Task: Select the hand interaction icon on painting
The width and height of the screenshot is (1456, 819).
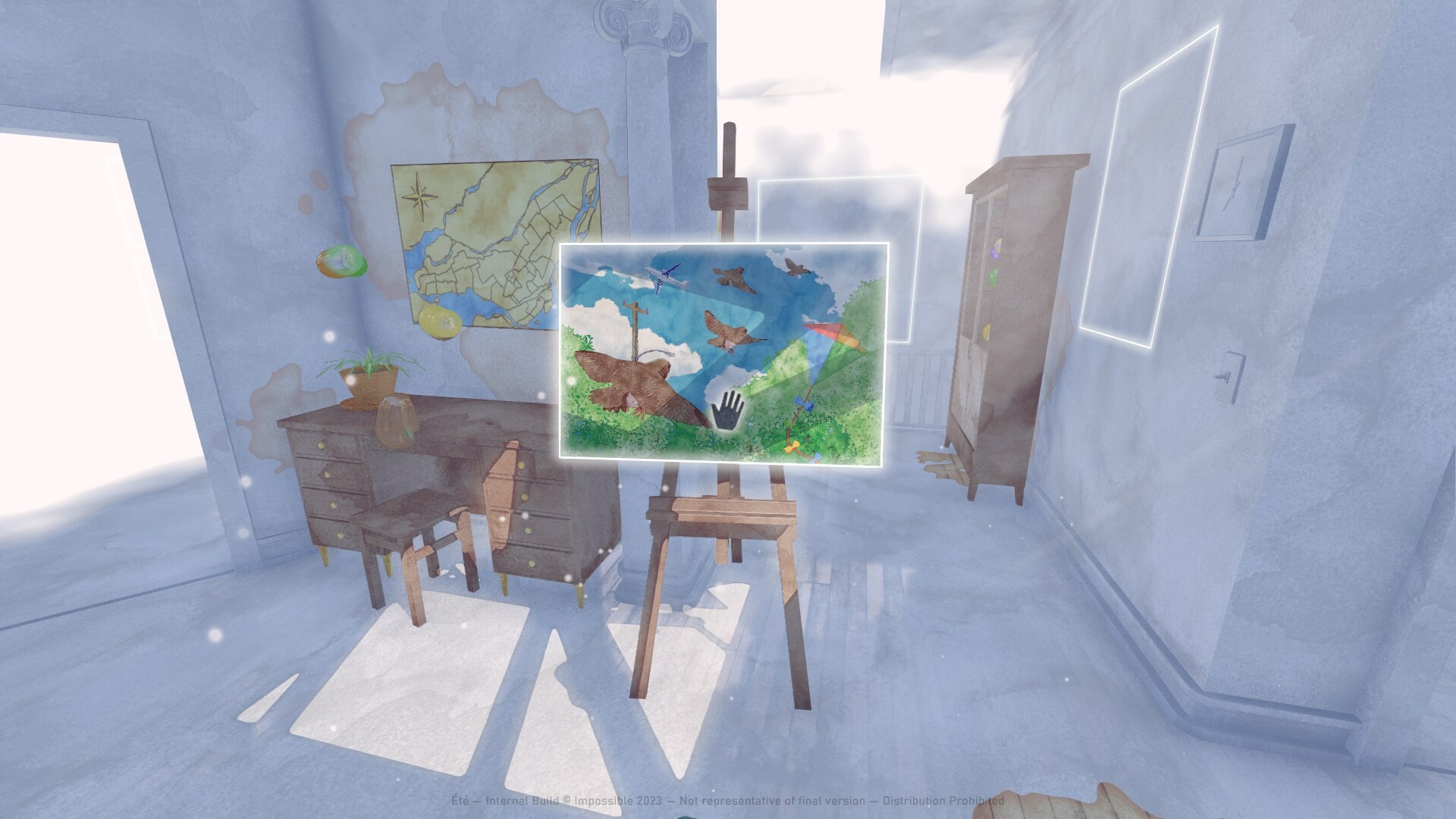Action: [726, 410]
